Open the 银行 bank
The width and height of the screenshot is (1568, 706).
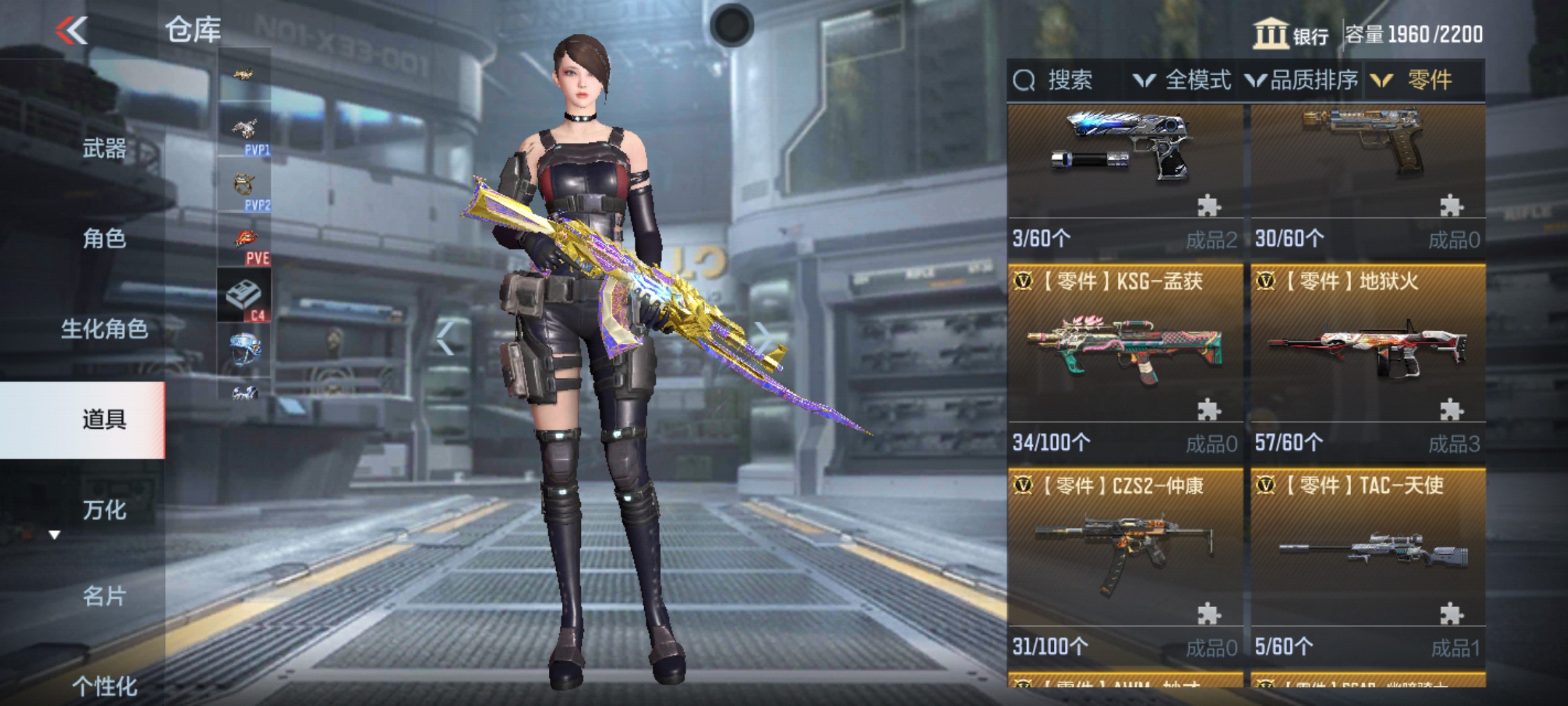coord(1291,35)
